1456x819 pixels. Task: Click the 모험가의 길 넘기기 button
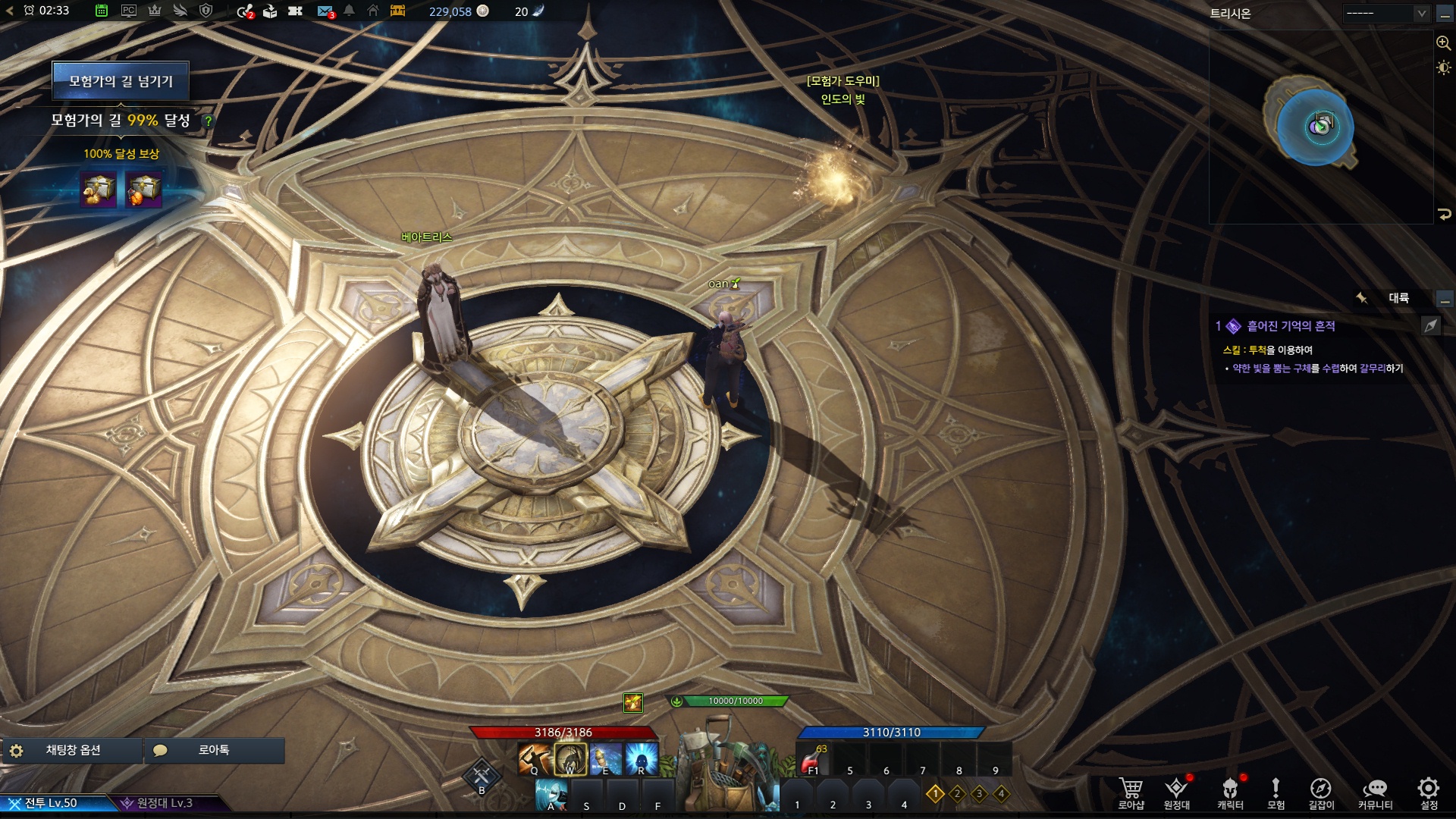pos(121,81)
